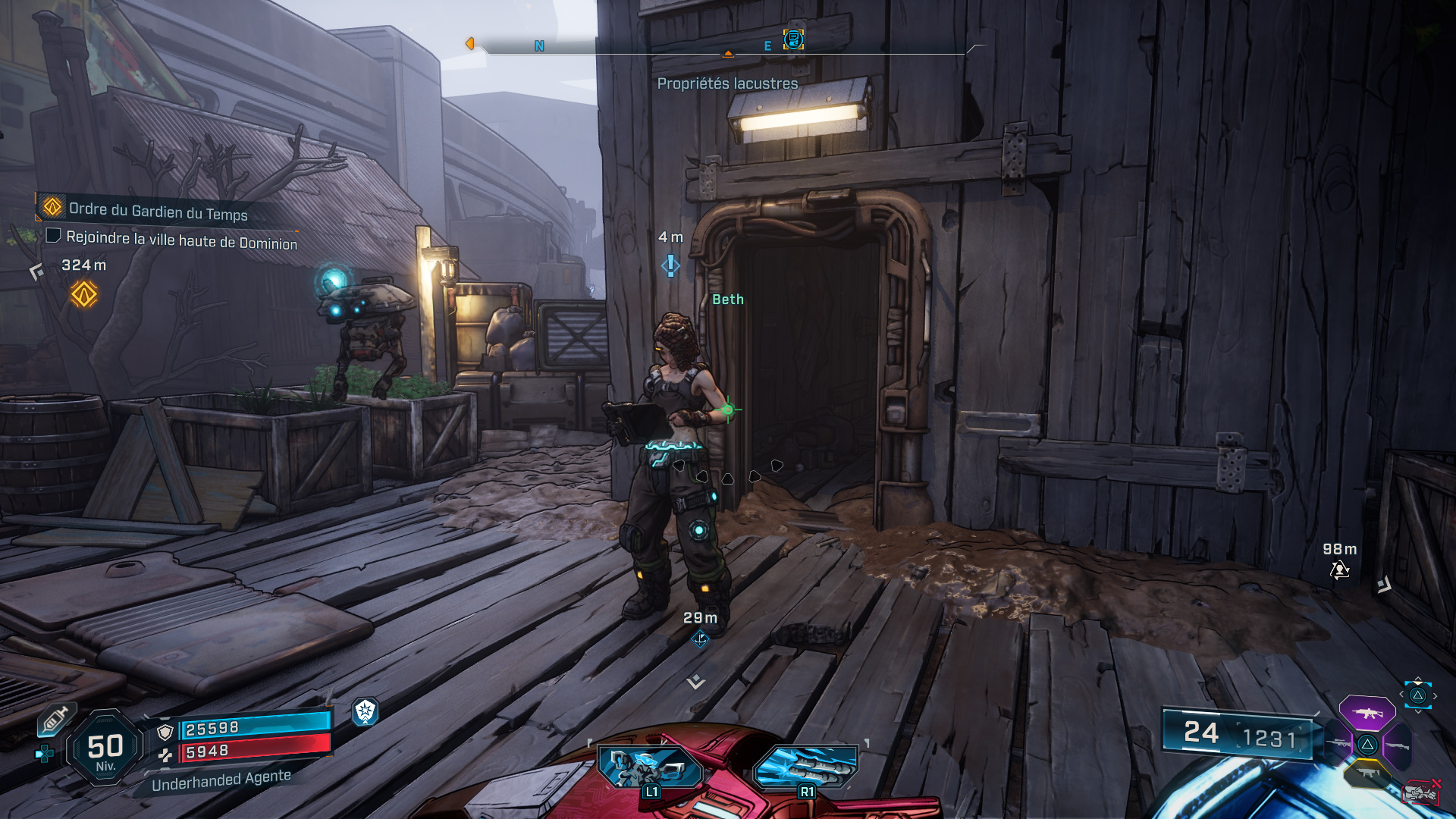Toggle the triangle button at the weapon wheel center
The width and height of the screenshot is (1456, 819).
(x=1367, y=745)
